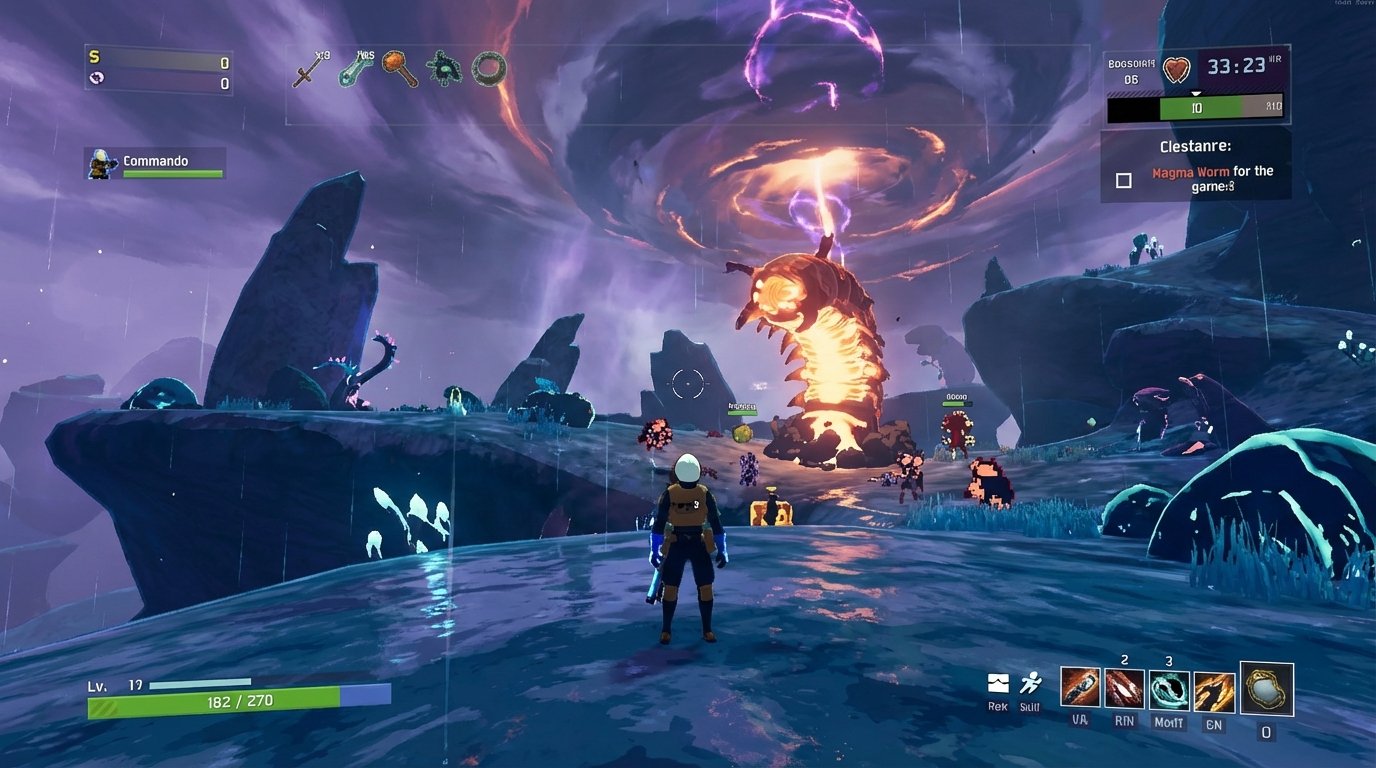
Task: Expand the Clestanre objective panel
Action: tap(1196, 145)
